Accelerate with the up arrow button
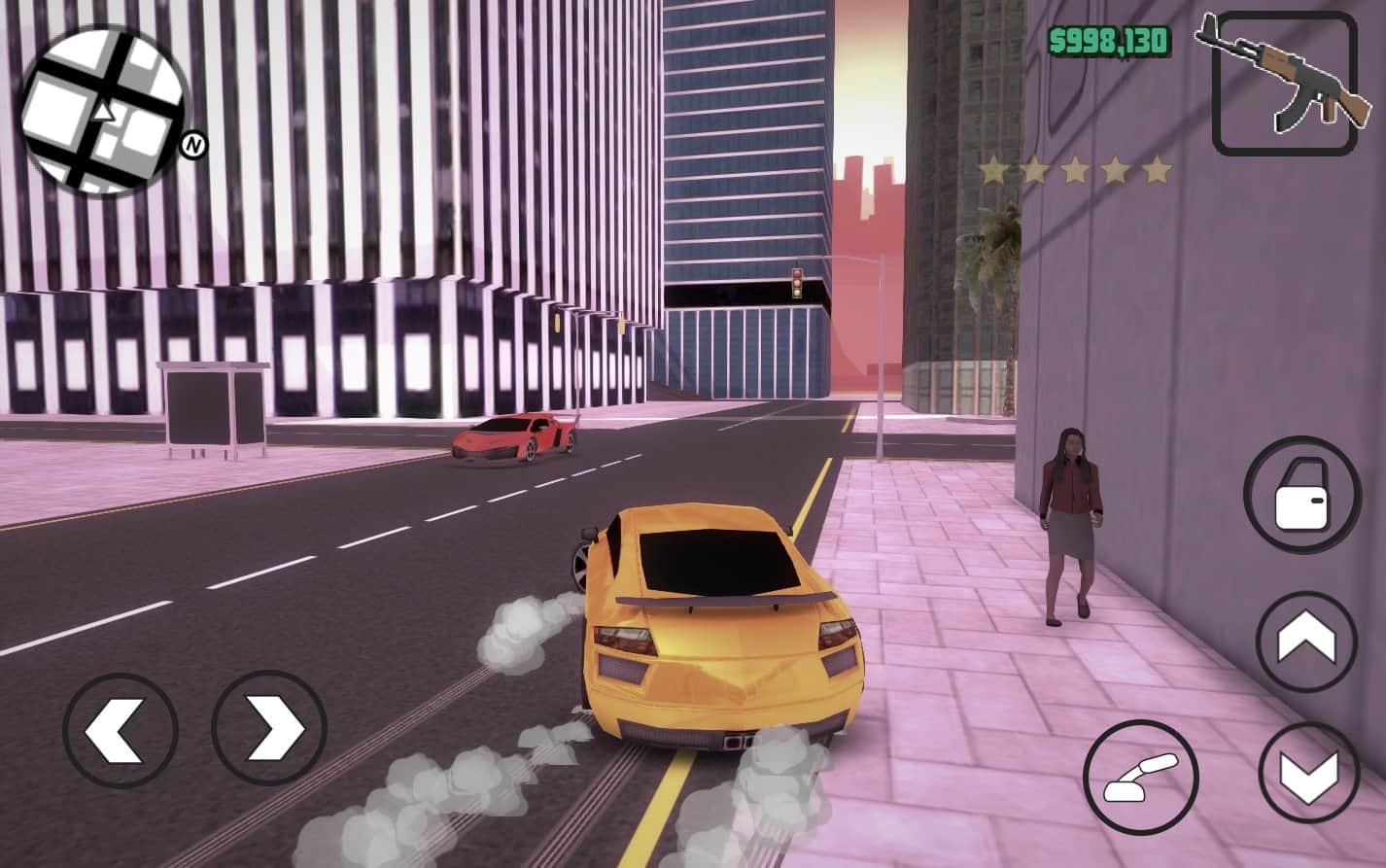 coord(1306,642)
